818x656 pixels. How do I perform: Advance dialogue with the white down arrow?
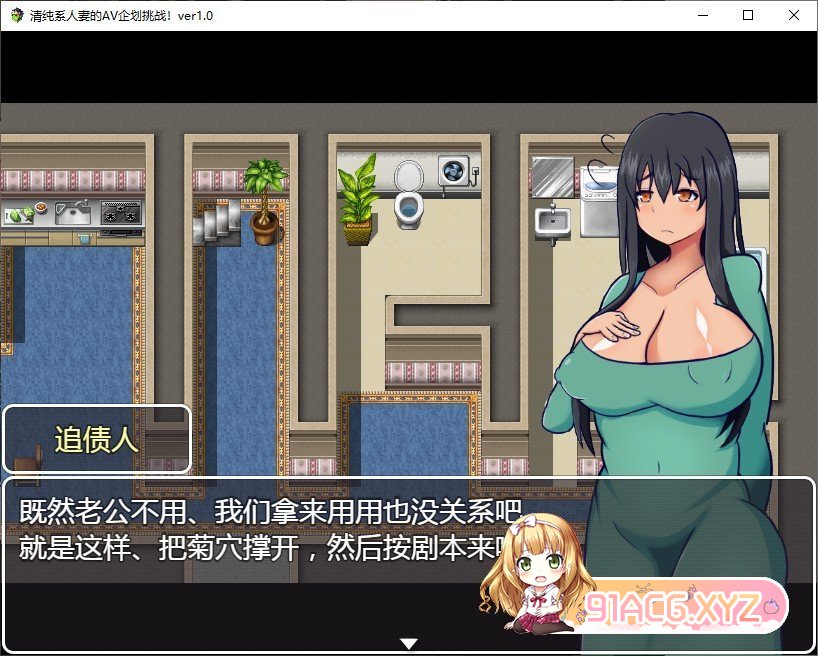[x=409, y=643]
